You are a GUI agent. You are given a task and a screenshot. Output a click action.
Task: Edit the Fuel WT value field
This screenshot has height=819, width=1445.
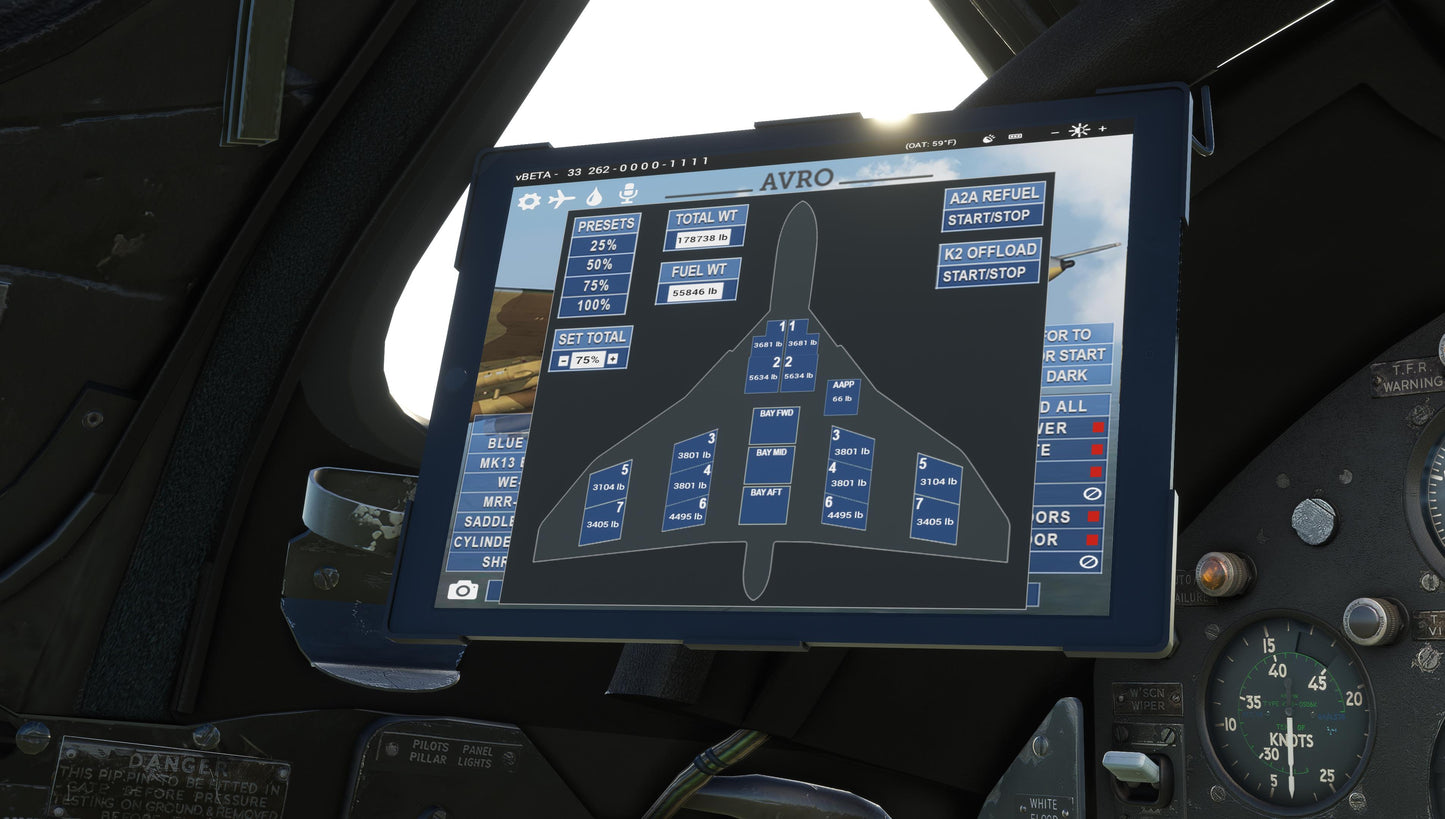coord(697,291)
